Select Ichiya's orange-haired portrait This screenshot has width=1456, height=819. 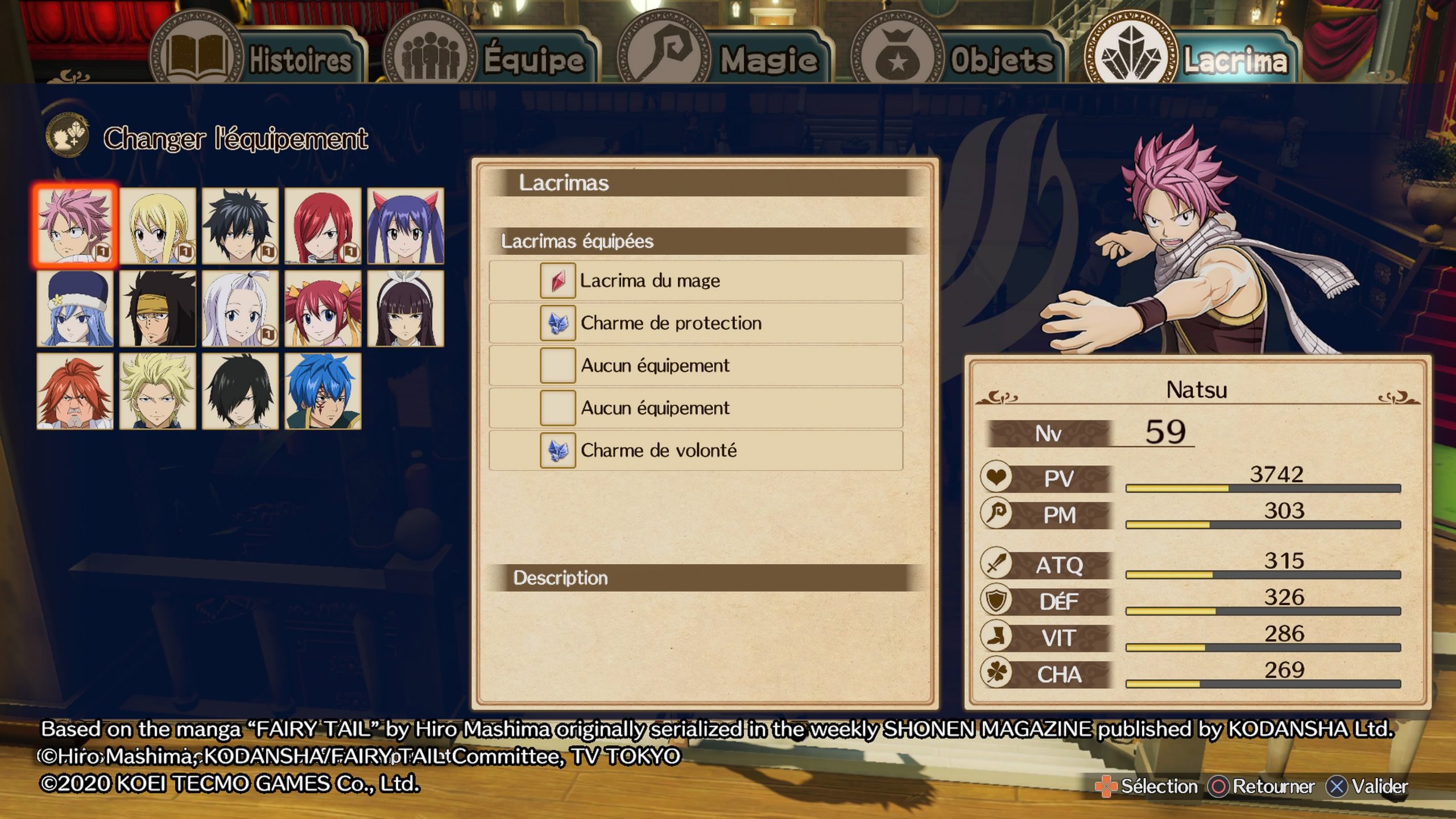click(75, 391)
